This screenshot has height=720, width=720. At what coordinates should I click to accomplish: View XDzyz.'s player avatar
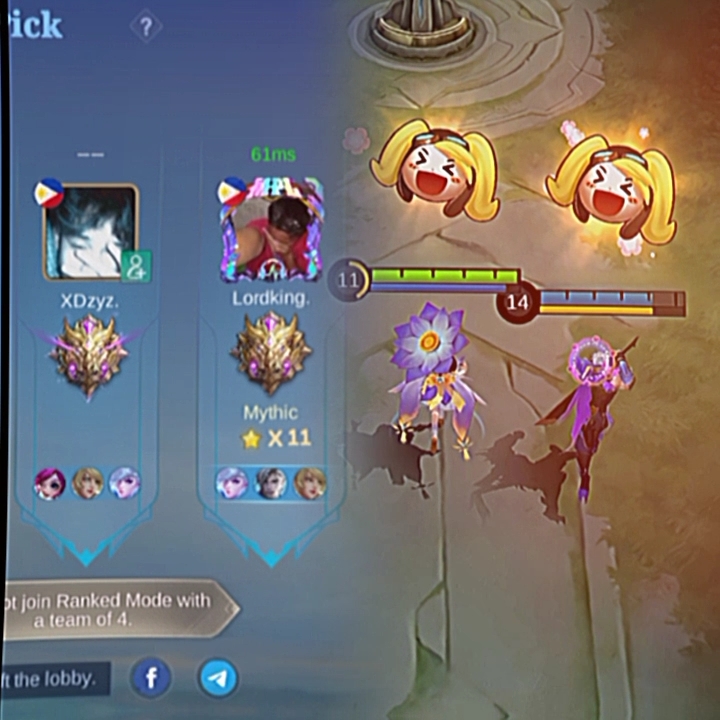(x=88, y=231)
